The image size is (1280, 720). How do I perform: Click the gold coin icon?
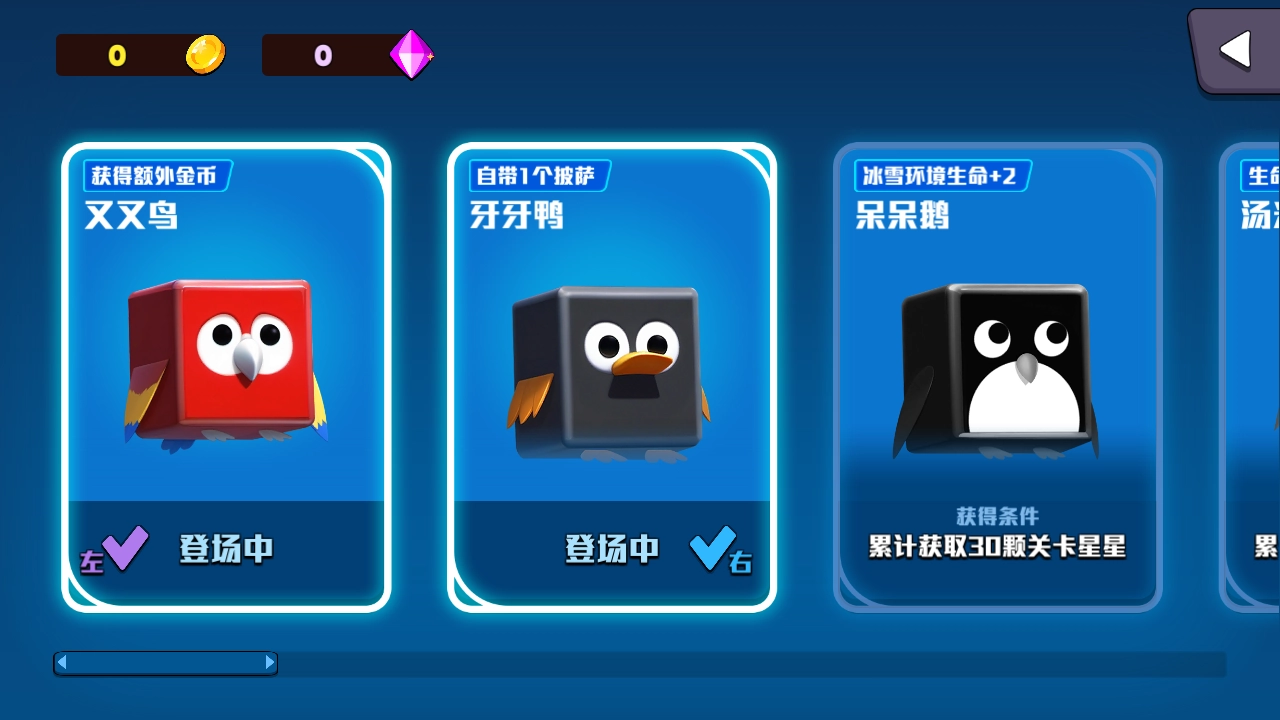pos(205,55)
